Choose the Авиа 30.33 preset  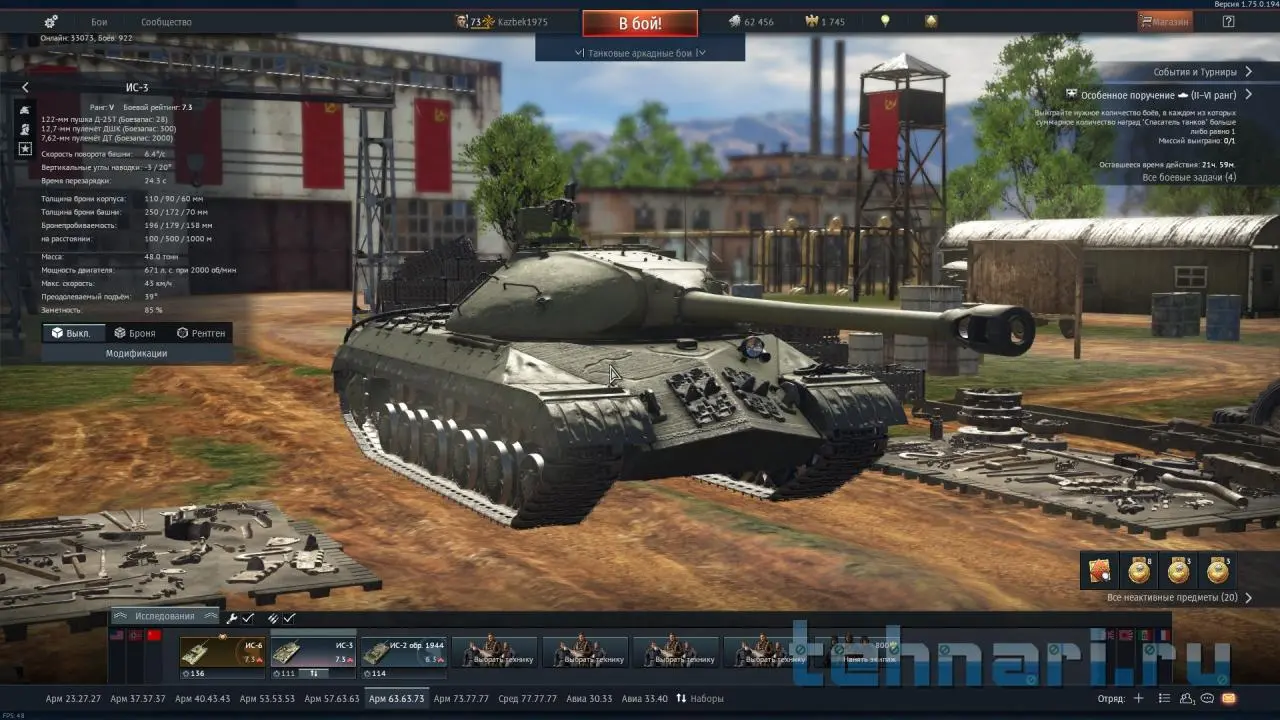click(586, 698)
